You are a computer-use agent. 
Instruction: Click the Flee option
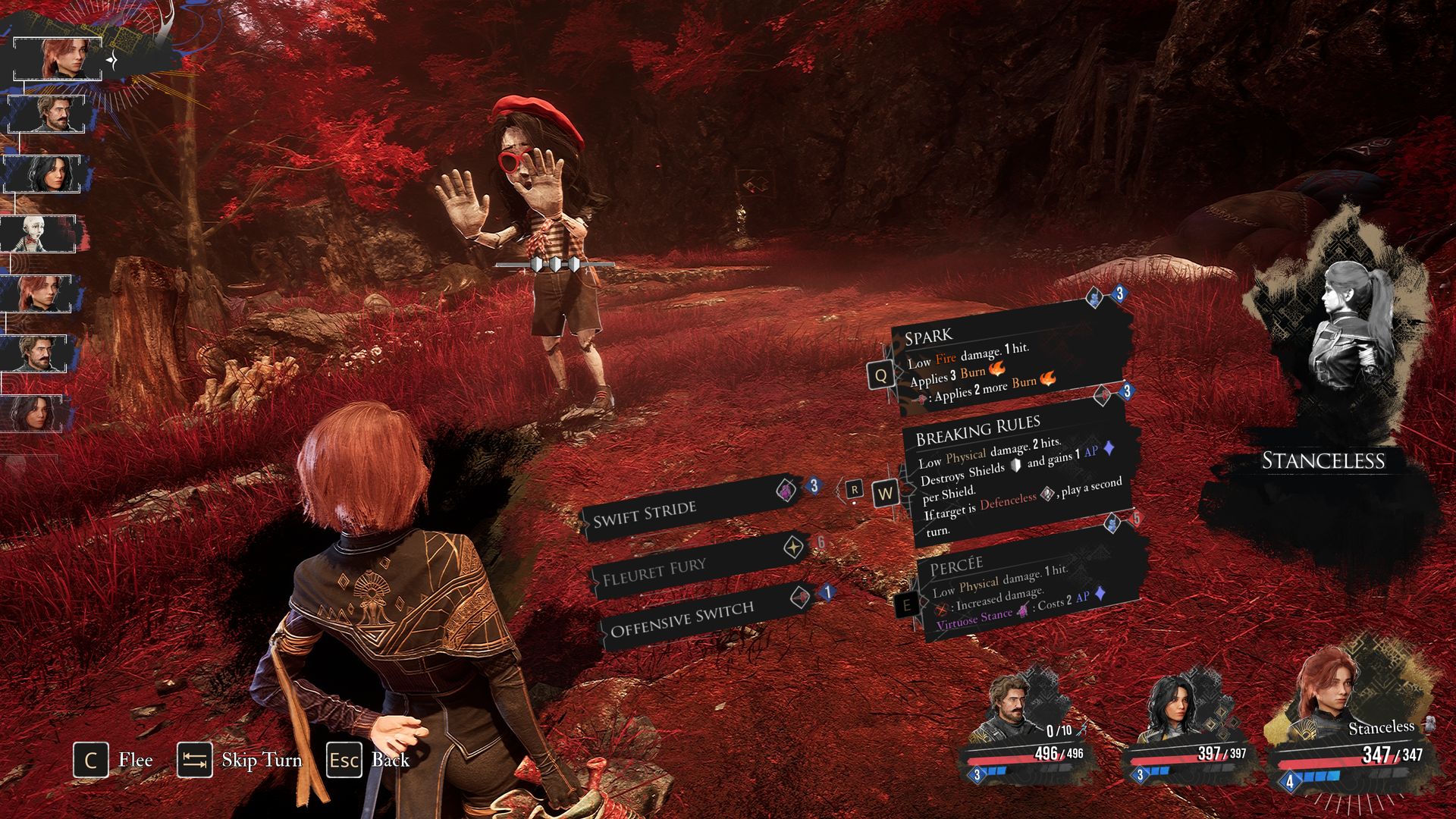point(114,760)
